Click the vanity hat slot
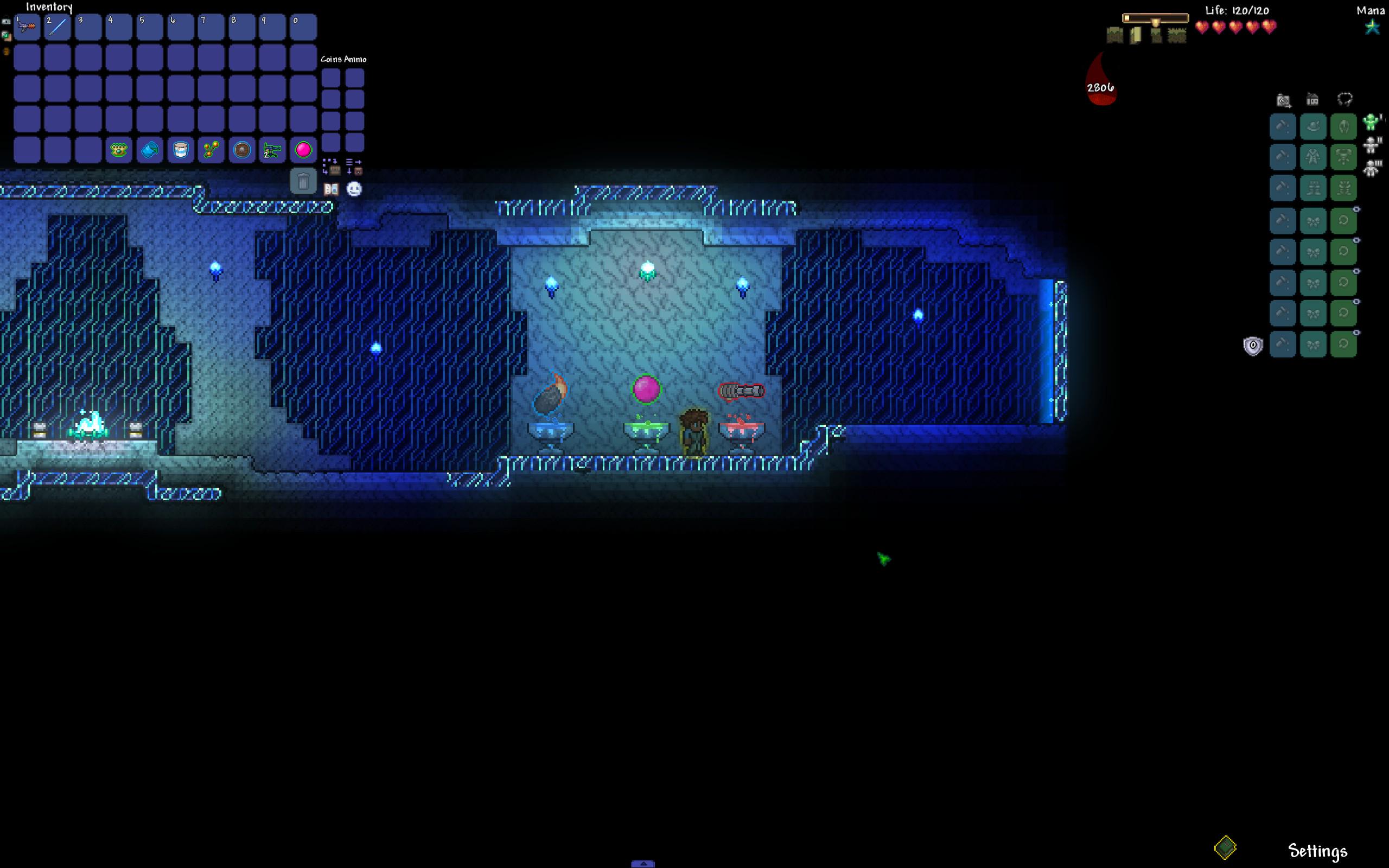1389x868 pixels. tap(1313, 127)
